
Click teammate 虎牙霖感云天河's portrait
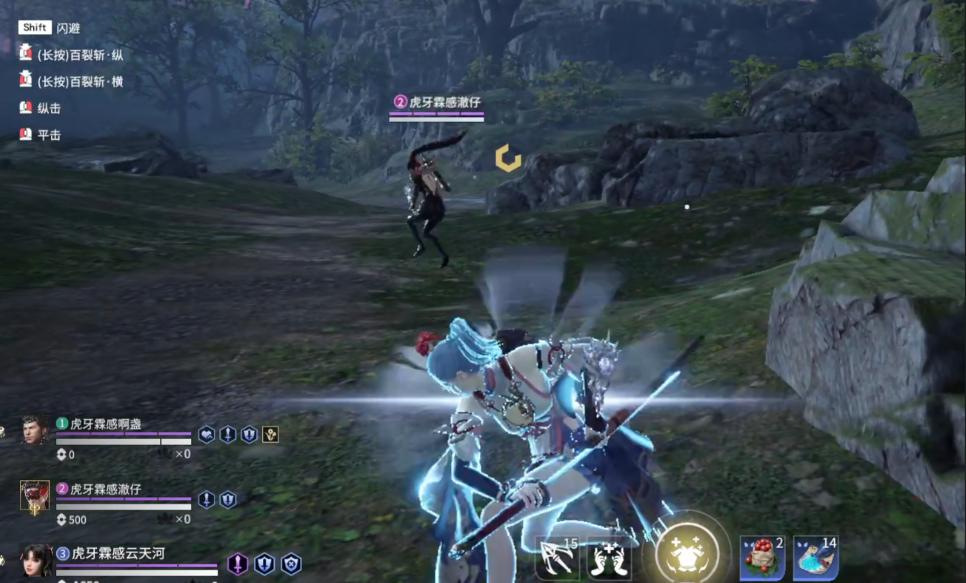coord(35,560)
